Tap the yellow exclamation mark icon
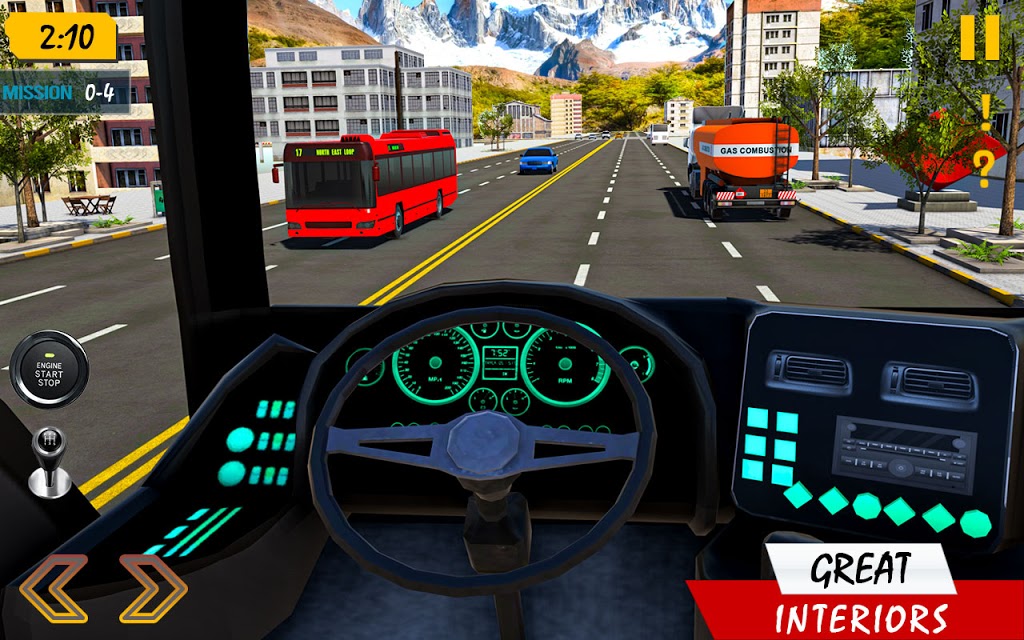 (985, 112)
